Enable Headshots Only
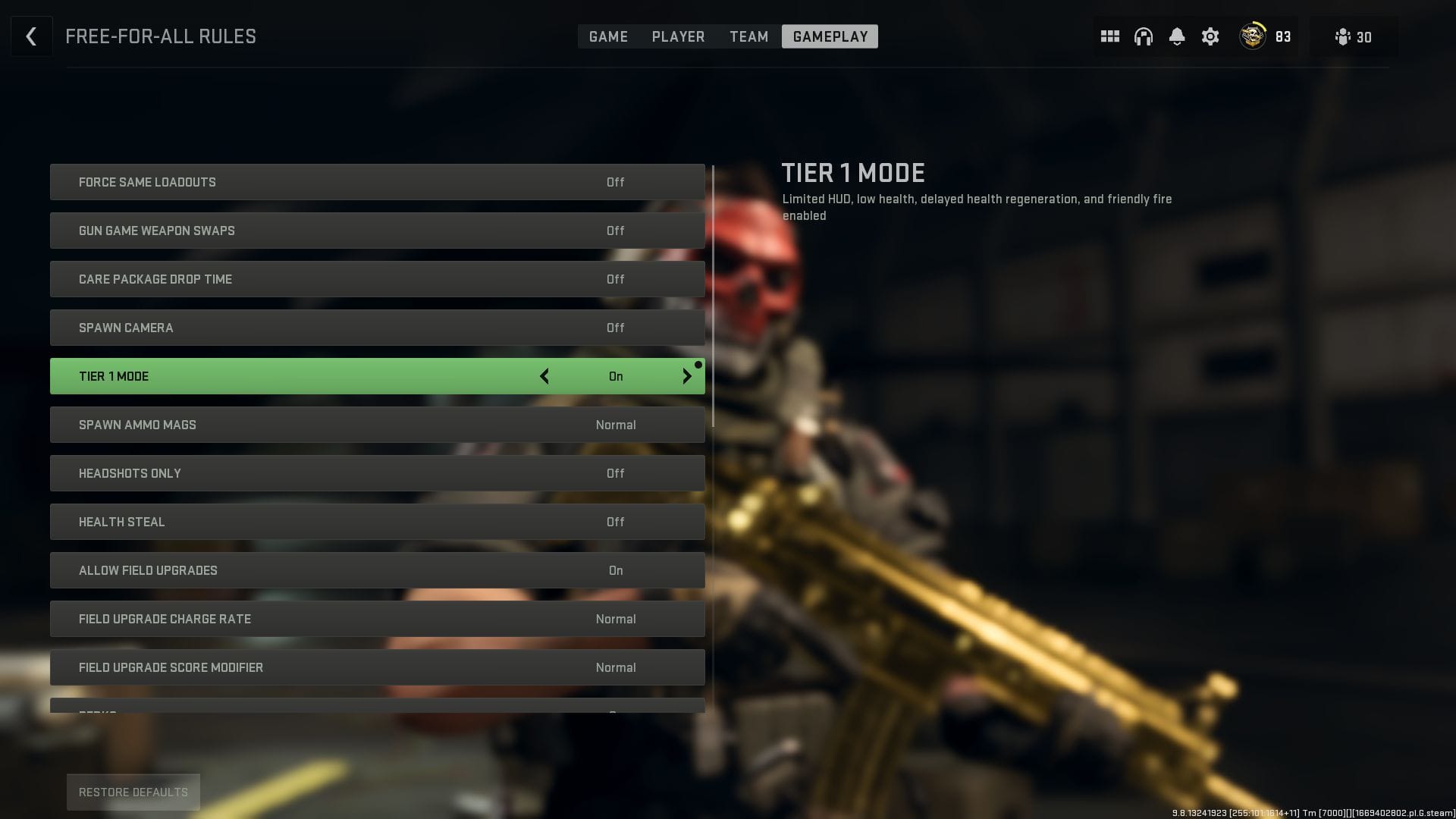The image size is (1456, 819). [x=377, y=473]
